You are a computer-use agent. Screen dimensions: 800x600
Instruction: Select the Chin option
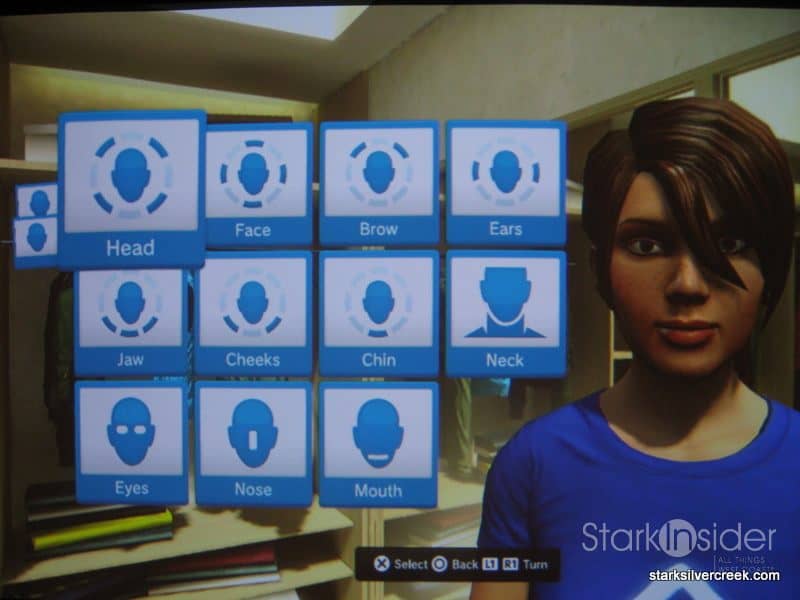(378, 313)
